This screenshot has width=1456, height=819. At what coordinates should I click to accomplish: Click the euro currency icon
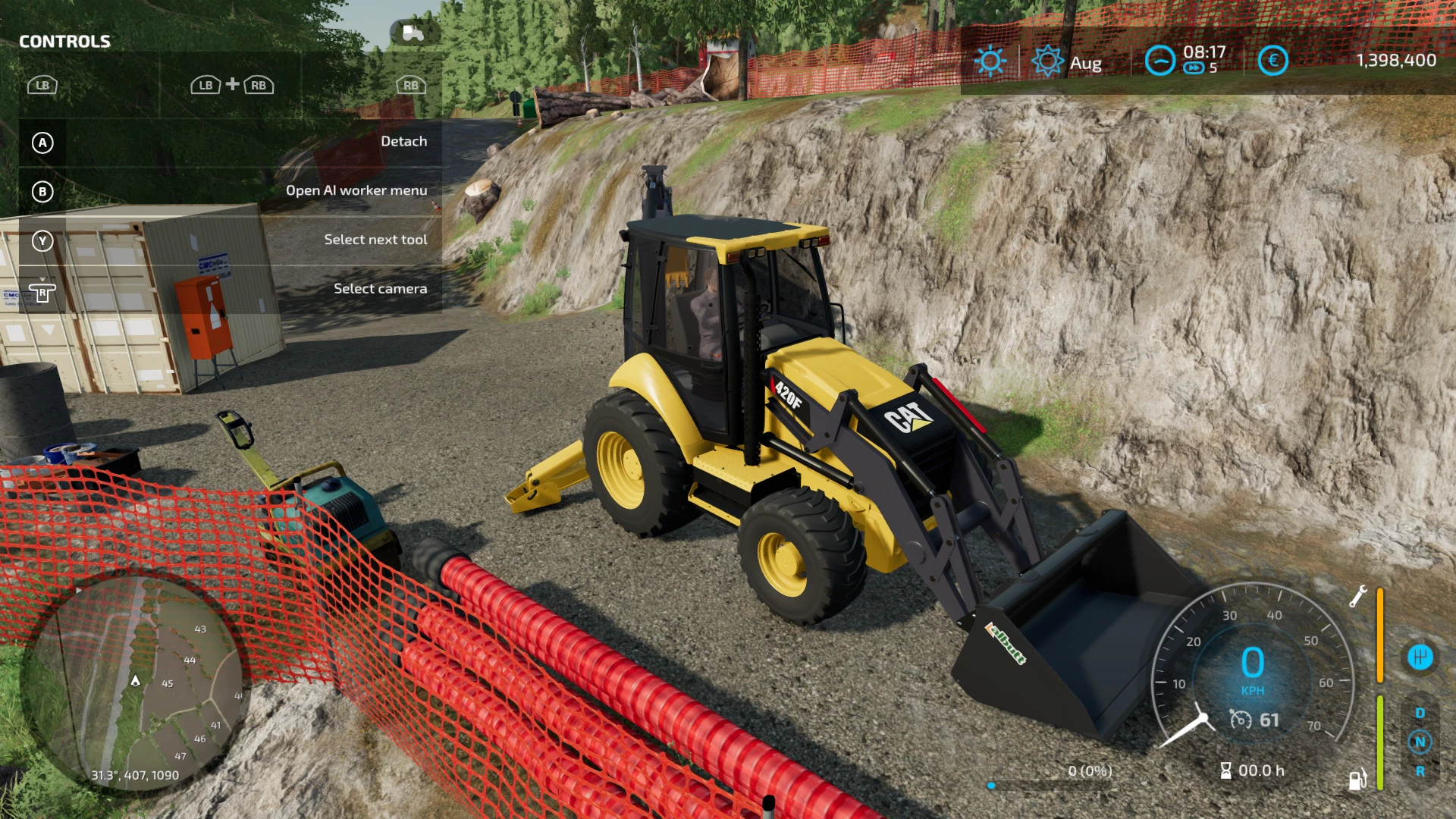[1272, 61]
